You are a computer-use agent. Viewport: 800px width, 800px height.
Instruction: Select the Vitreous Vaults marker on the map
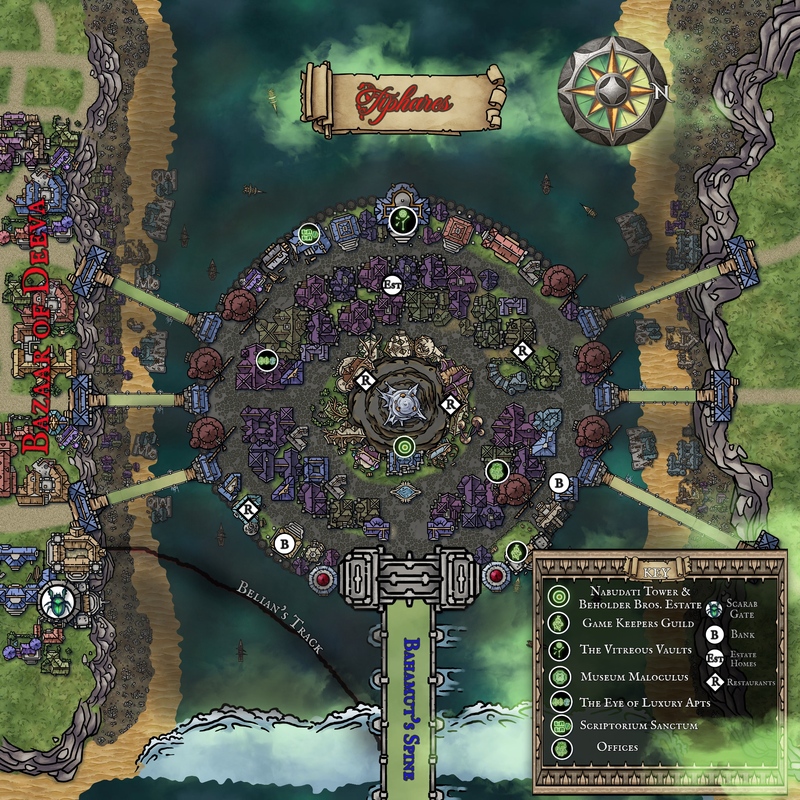pyautogui.click(x=400, y=220)
